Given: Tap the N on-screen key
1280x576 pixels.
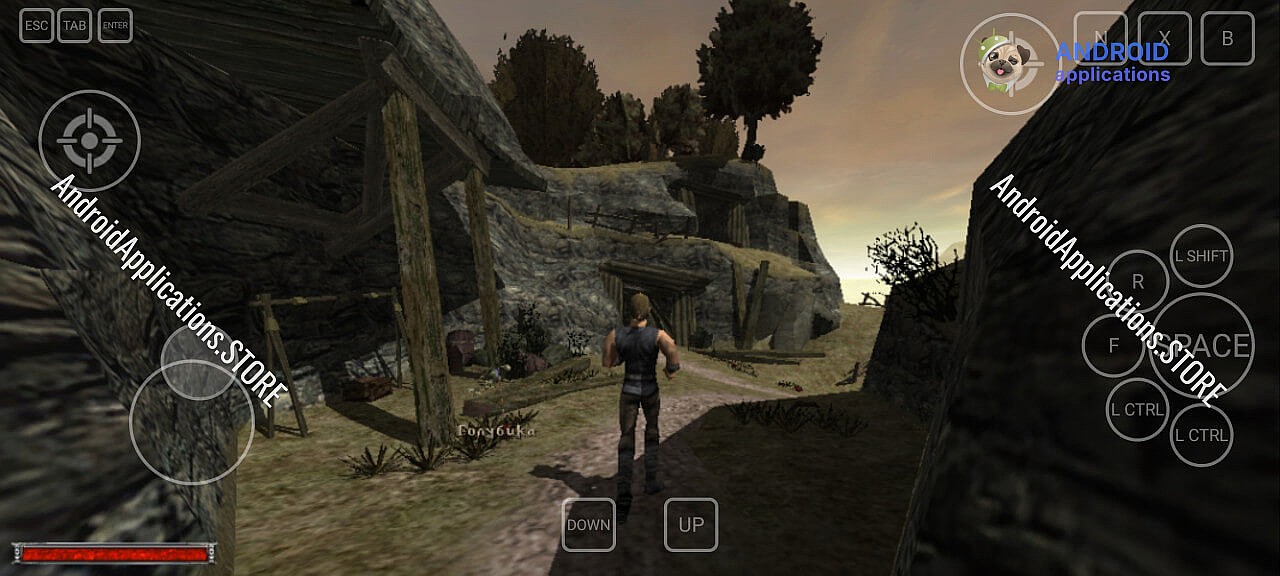Looking at the screenshot, I should click(x=1100, y=38).
